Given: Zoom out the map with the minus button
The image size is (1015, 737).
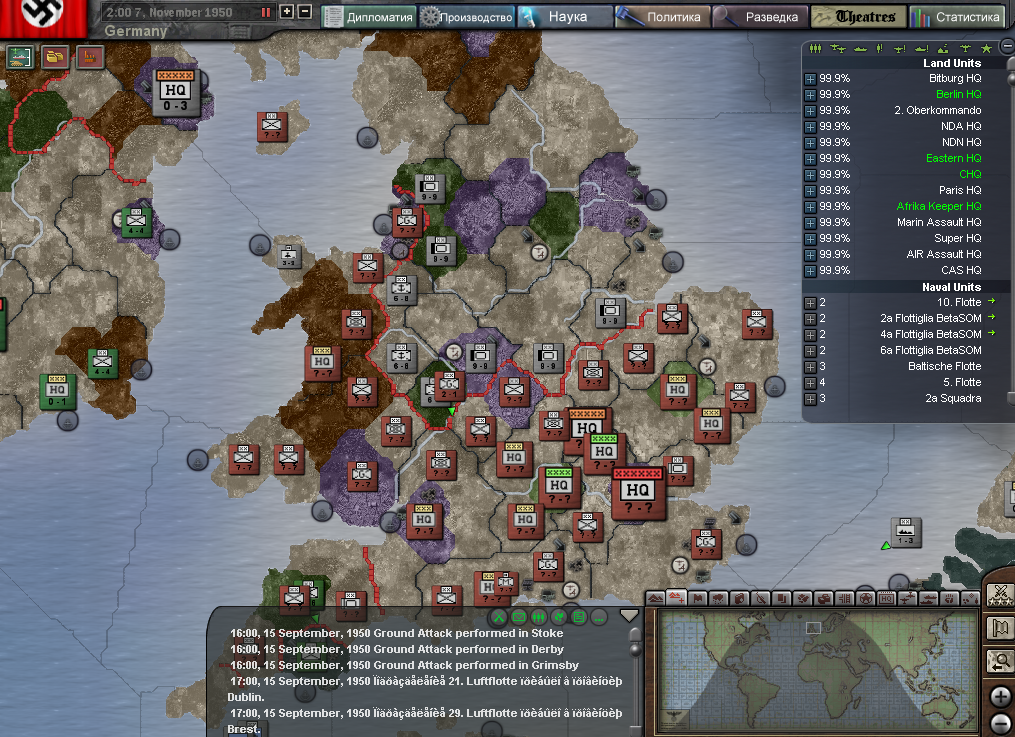Looking at the screenshot, I should (x=1000, y=723).
